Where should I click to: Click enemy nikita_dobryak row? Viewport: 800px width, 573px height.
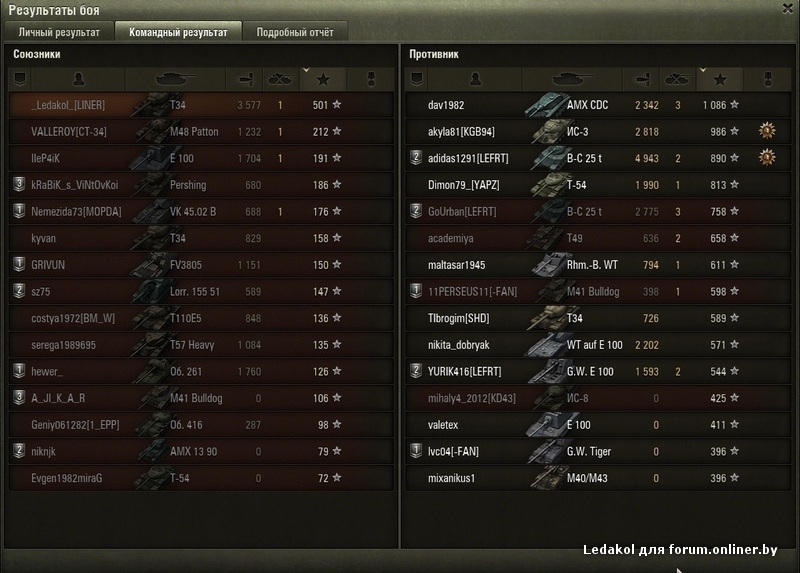(458, 345)
